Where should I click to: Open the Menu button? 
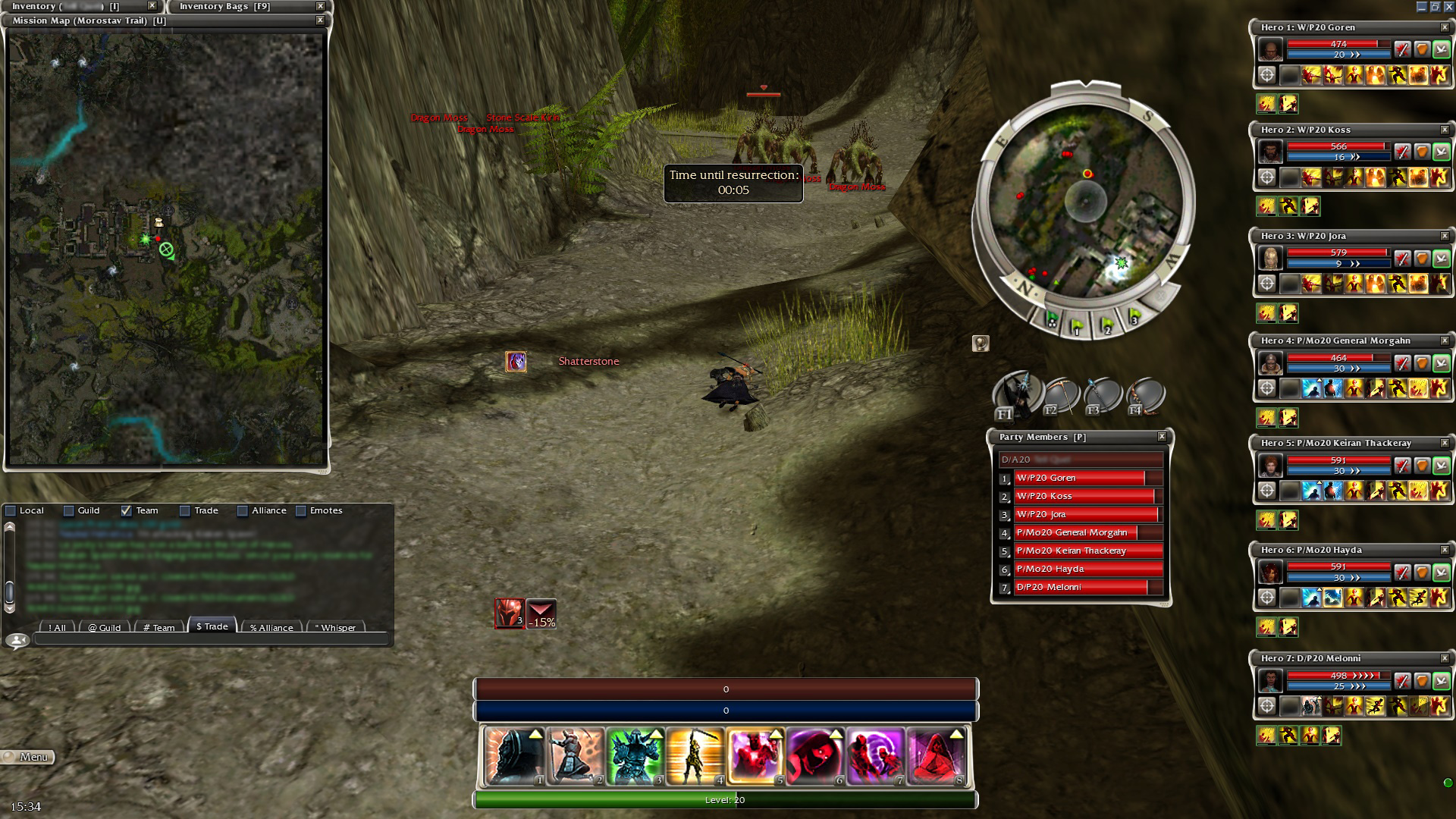coord(28,757)
